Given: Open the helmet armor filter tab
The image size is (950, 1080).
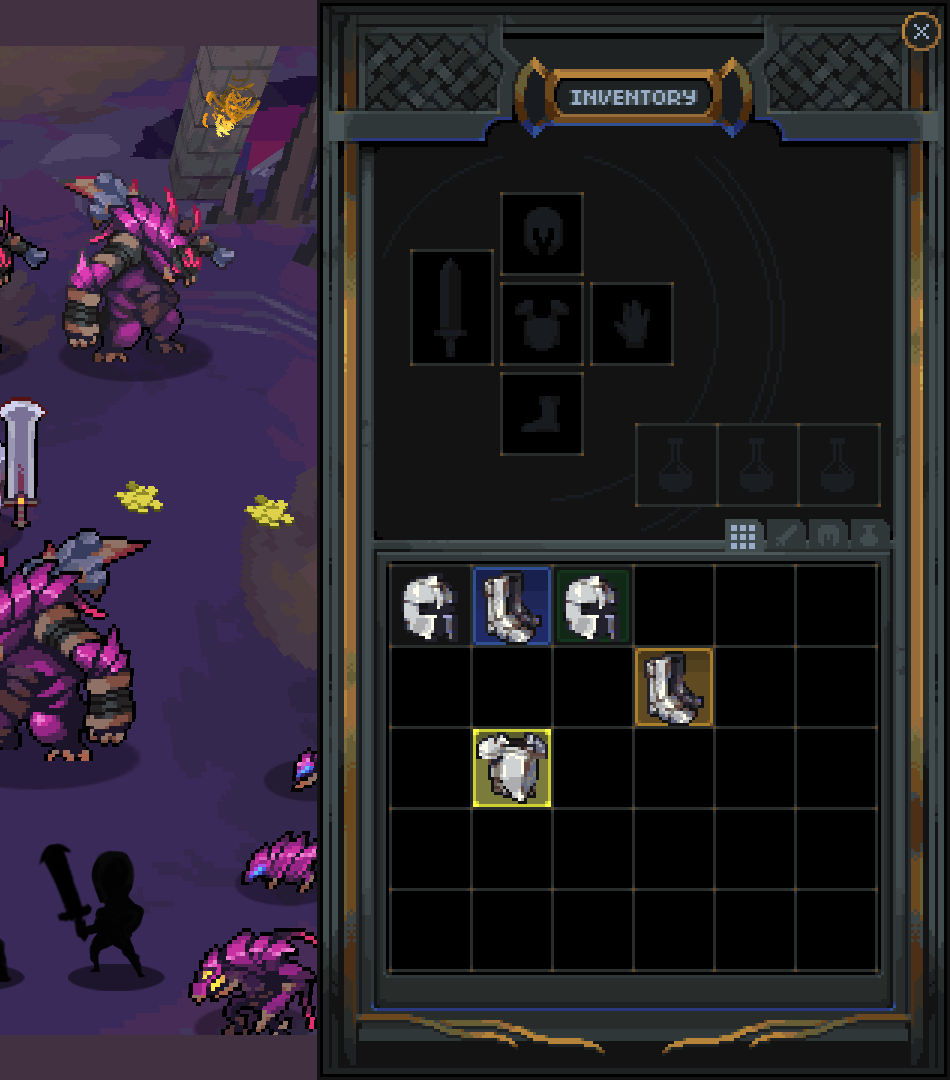Looking at the screenshot, I should tap(828, 536).
